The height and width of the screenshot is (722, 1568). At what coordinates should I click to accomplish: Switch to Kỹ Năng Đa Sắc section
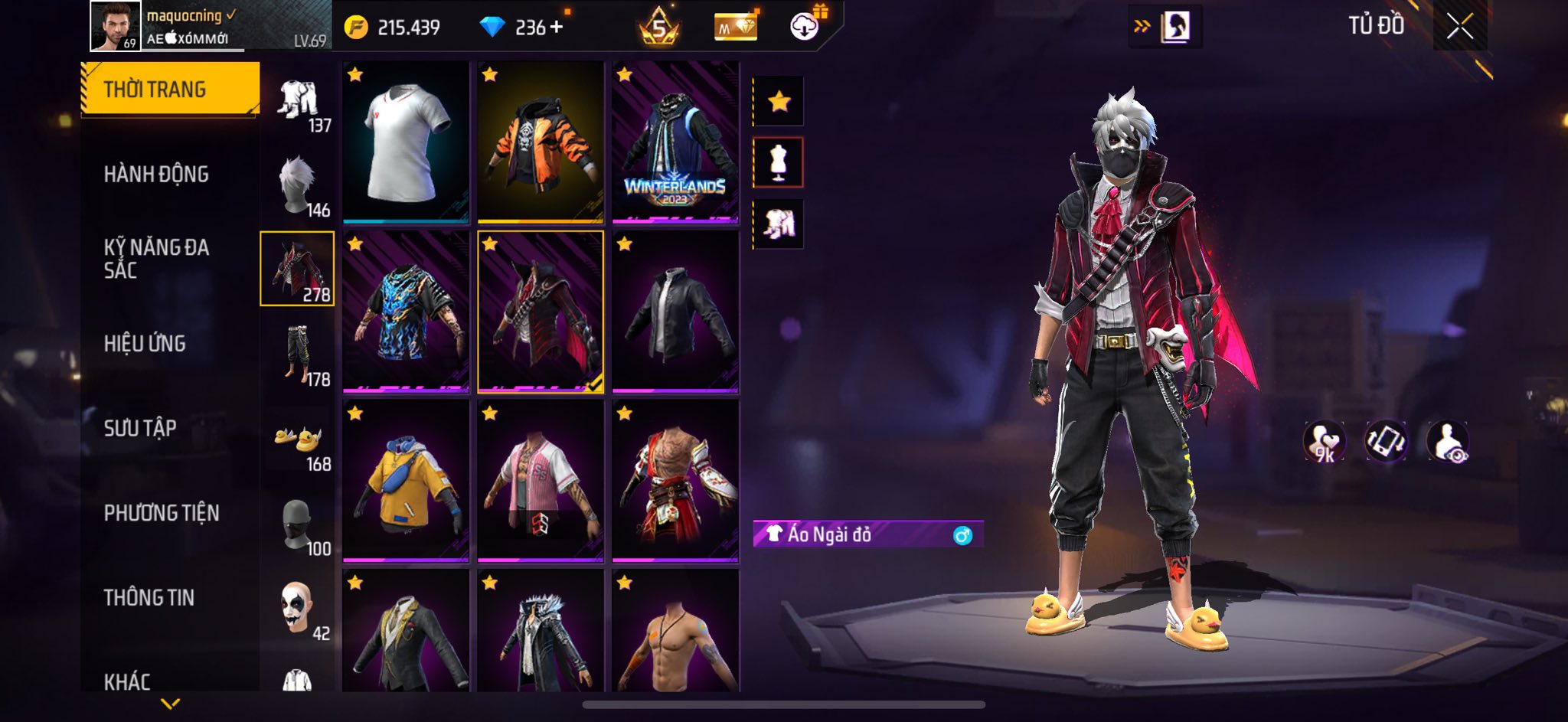coord(156,259)
